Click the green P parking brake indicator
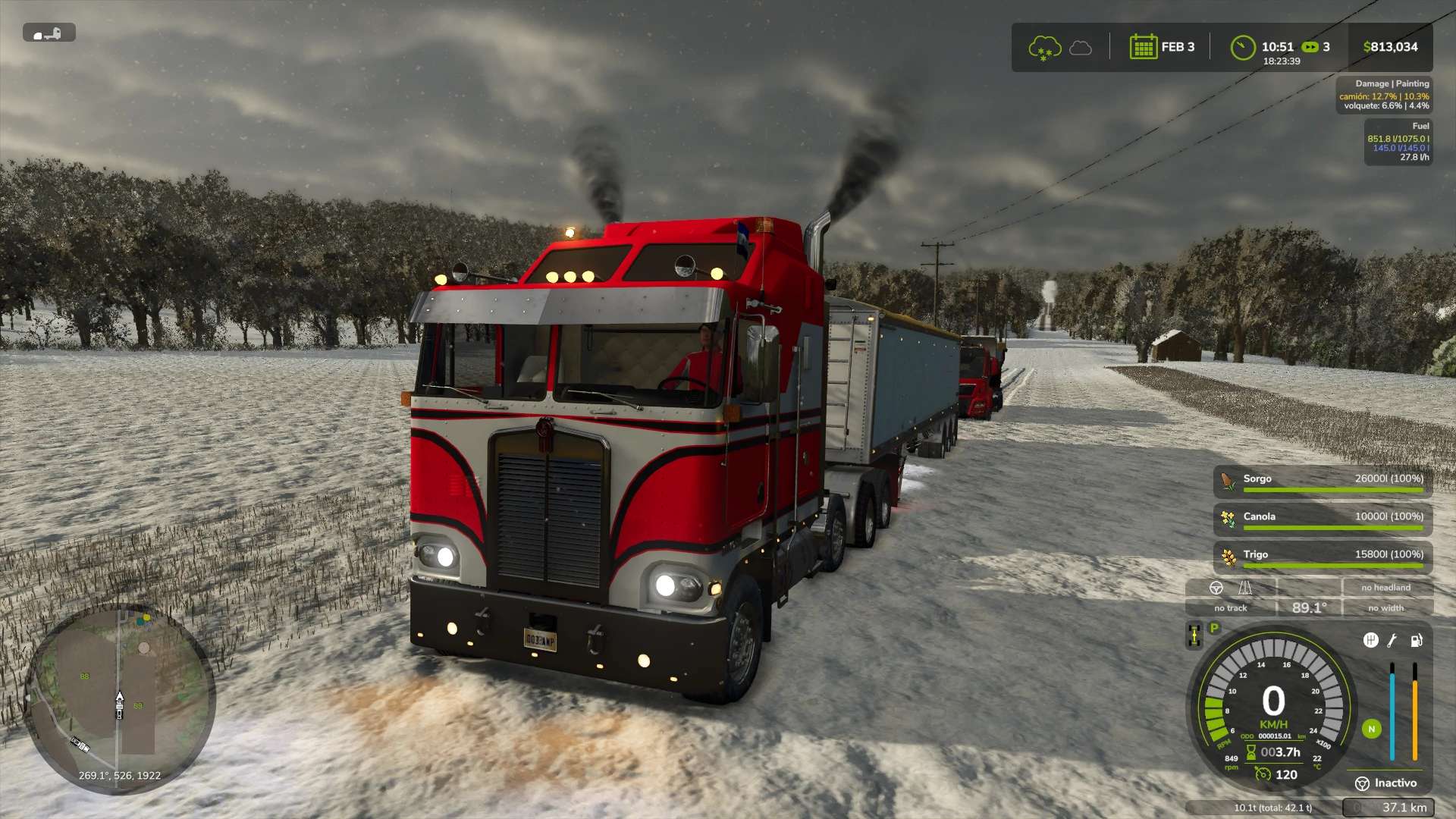The image size is (1456, 819). [x=1214, y=629]
